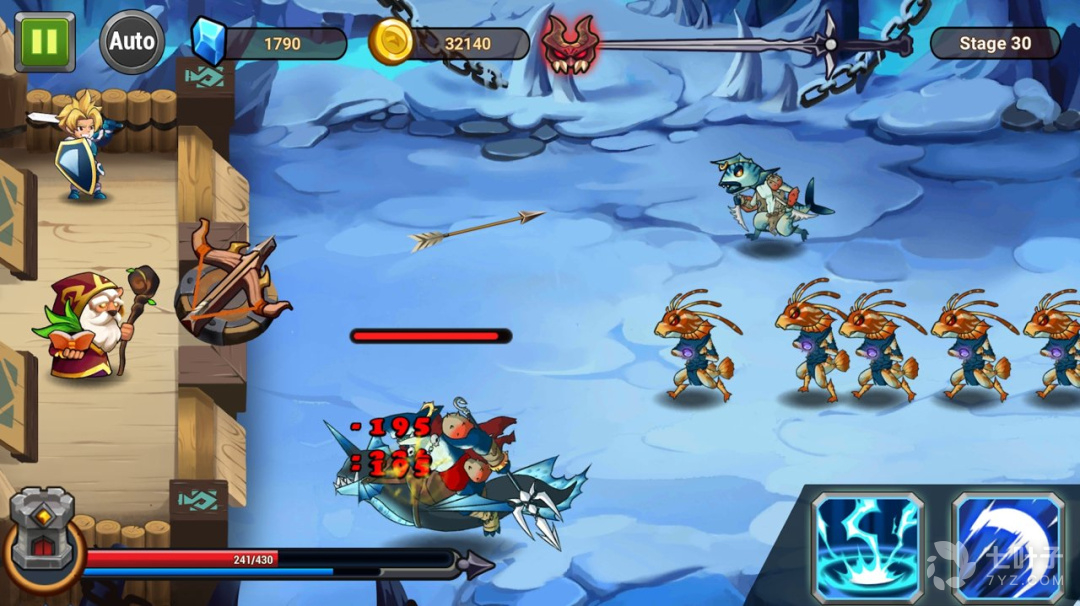This screenshot has height=606, width=1080.
Task: Cast the crescent slash skill
Action: point(1006,546)
